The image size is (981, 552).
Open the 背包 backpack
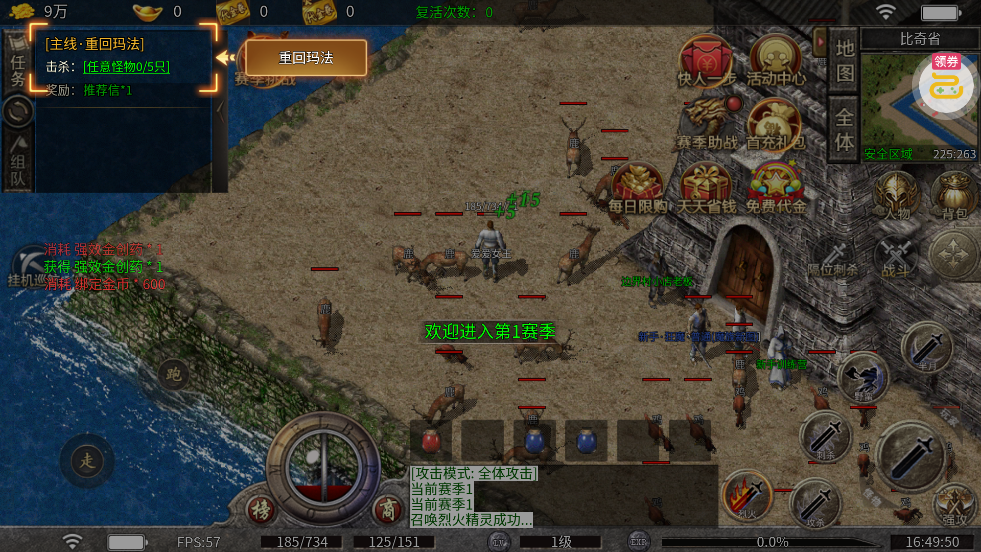[x=953, y=195]
